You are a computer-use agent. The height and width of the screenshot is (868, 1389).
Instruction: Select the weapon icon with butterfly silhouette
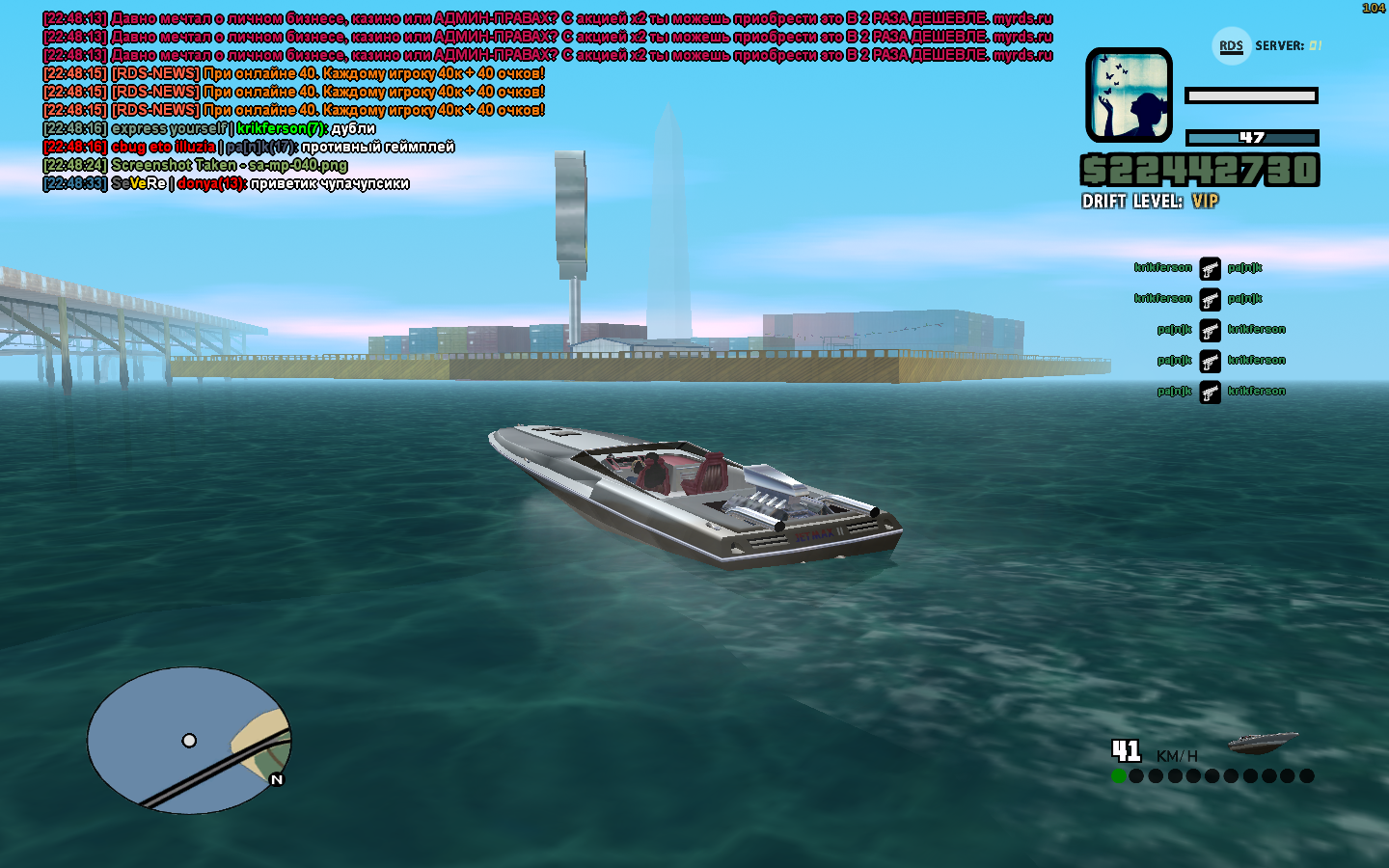coord(1129,95)
